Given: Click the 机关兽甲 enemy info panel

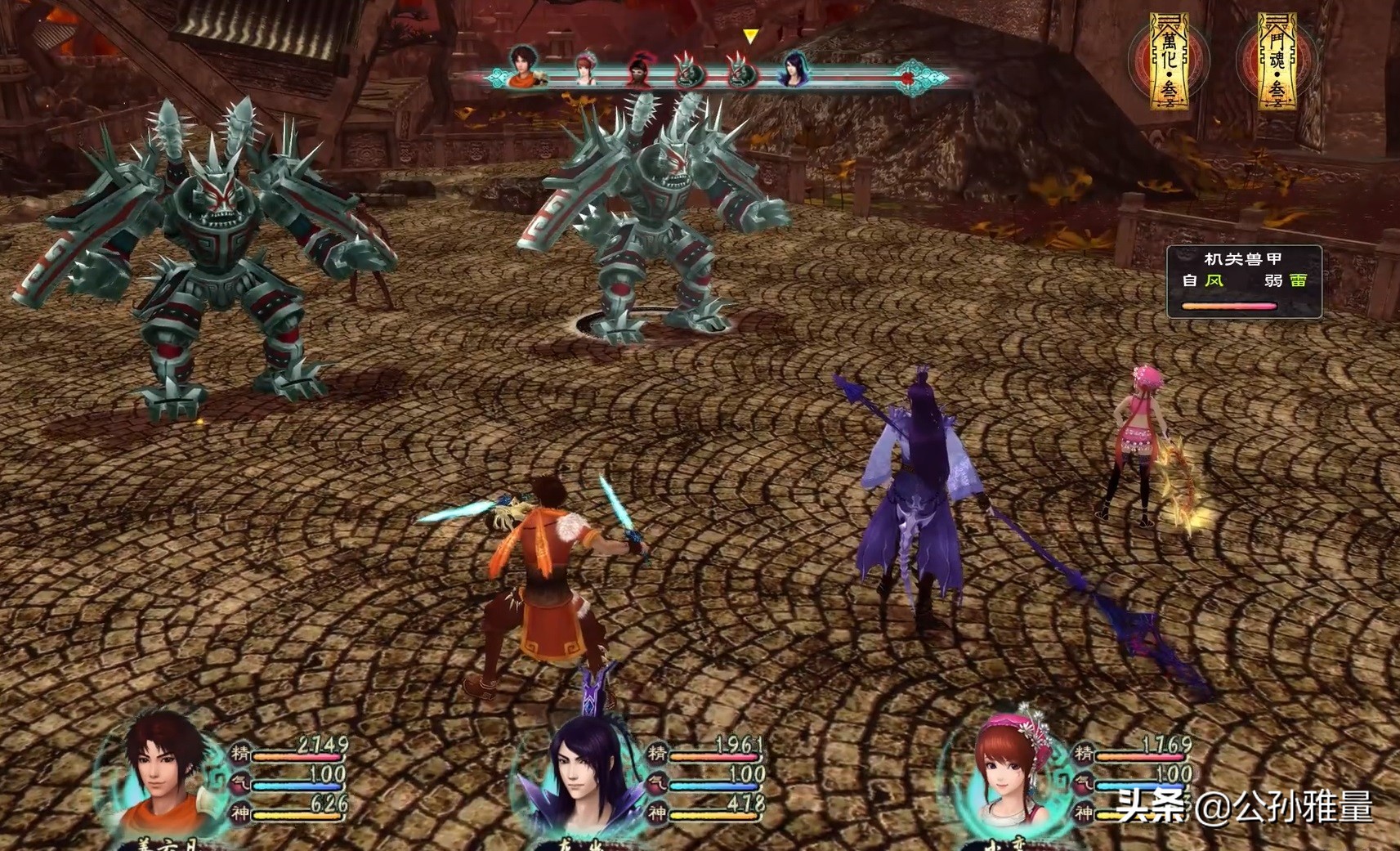Looking at the screenshot, I should tap(1243, 281).
